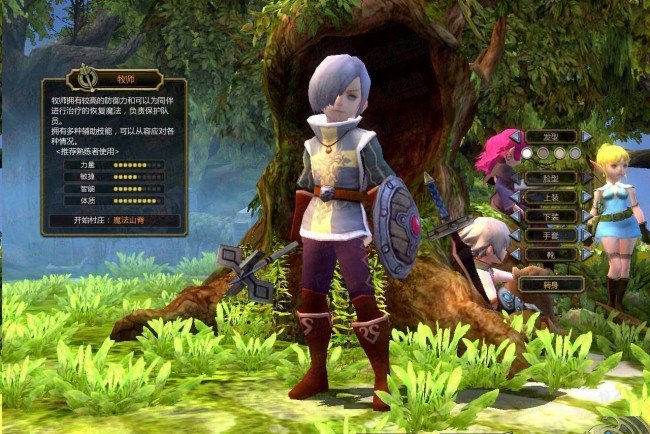Image resolution: width=650 pixels, height=434 pixels.
Task: Click the previous hairstyle (发型) arrow
Action: (515, 137)
